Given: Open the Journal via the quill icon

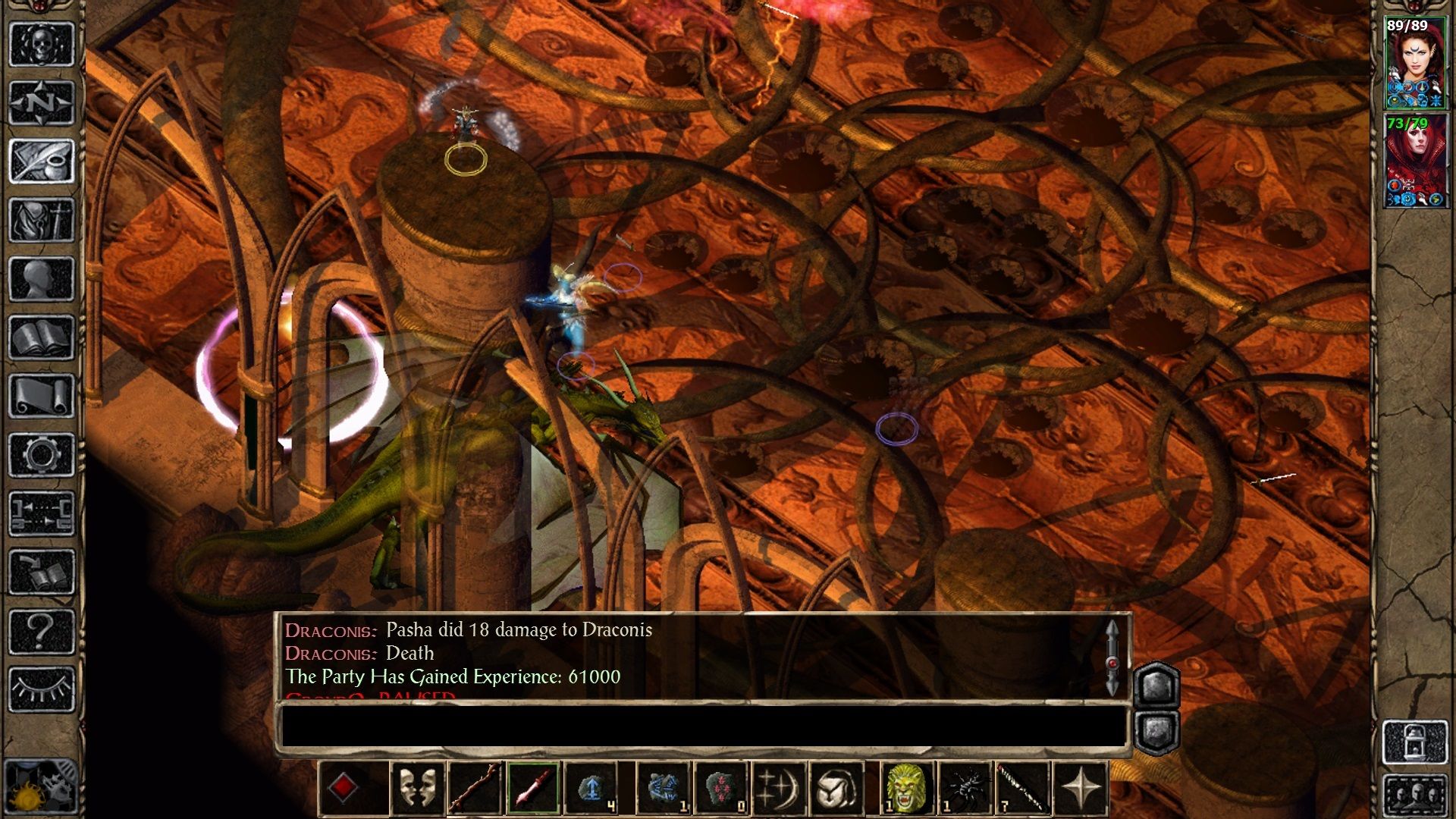Looking at the screenshot, I should click(42, 159).
